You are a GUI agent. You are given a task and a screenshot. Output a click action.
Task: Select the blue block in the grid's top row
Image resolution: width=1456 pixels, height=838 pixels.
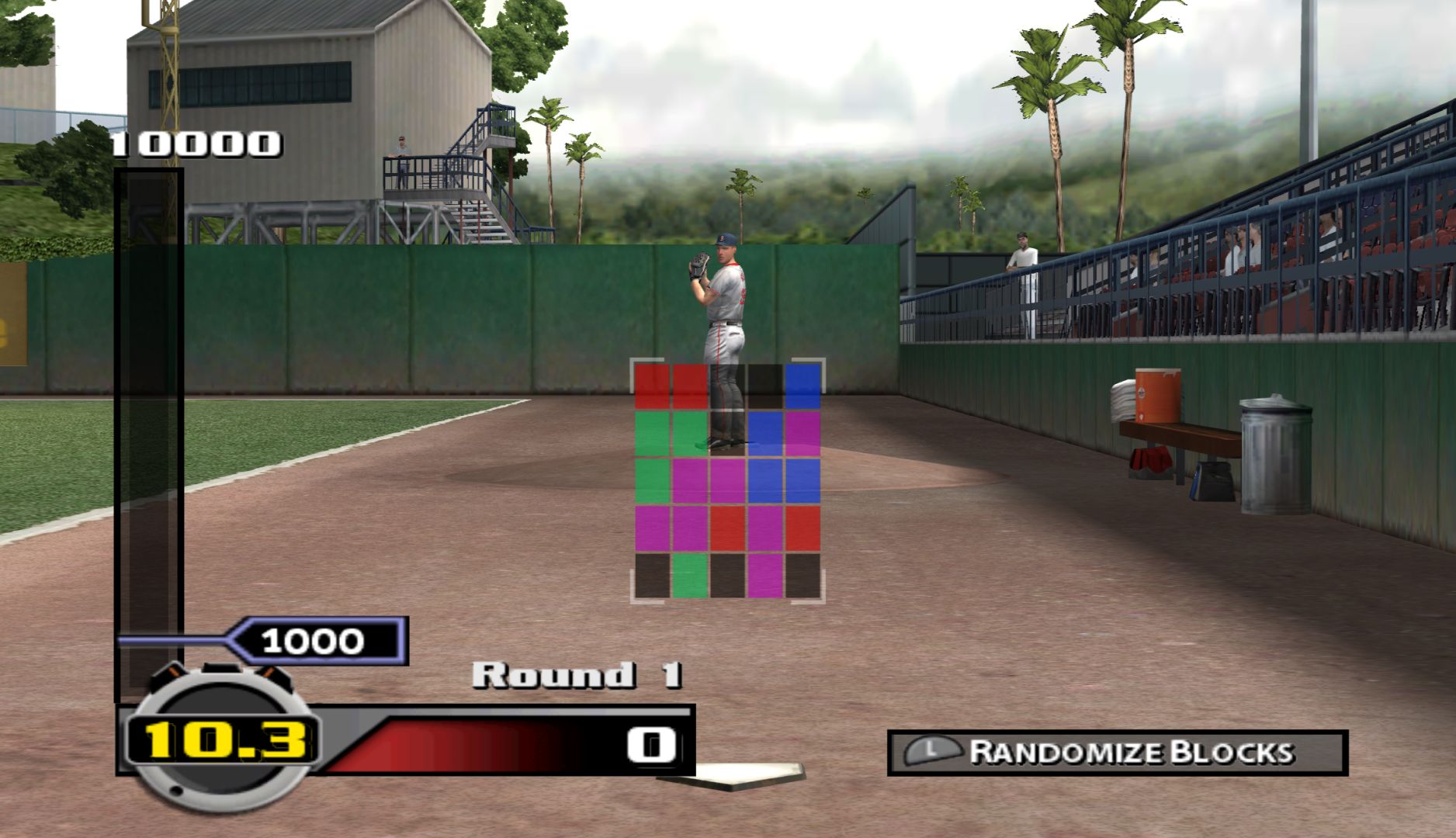coord(803,386)
